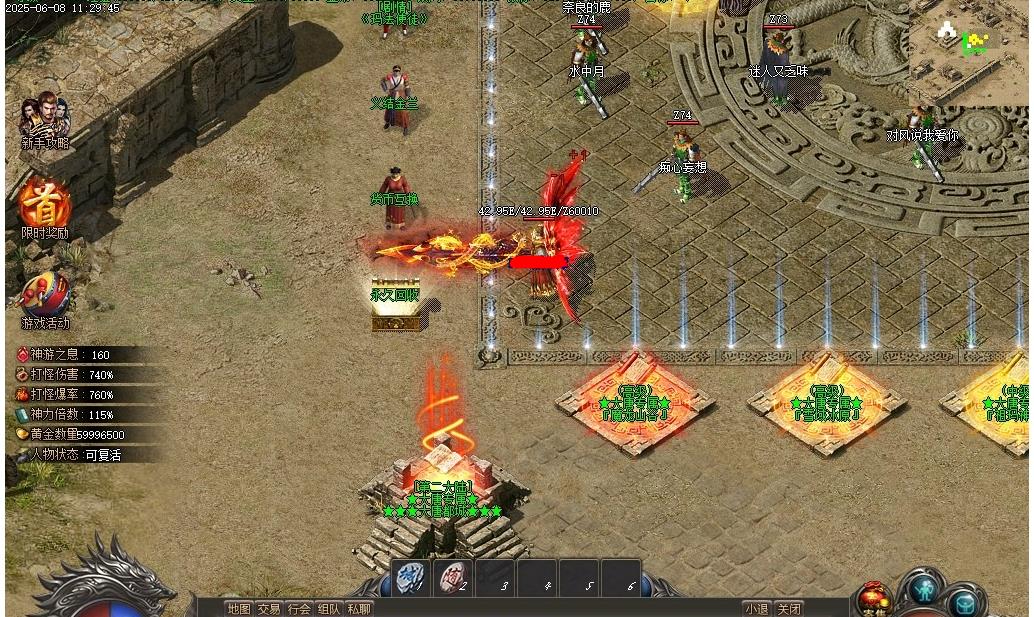Open the red lucky bag icon
The width and height of the screenshot is (1034, 617).
874,599
